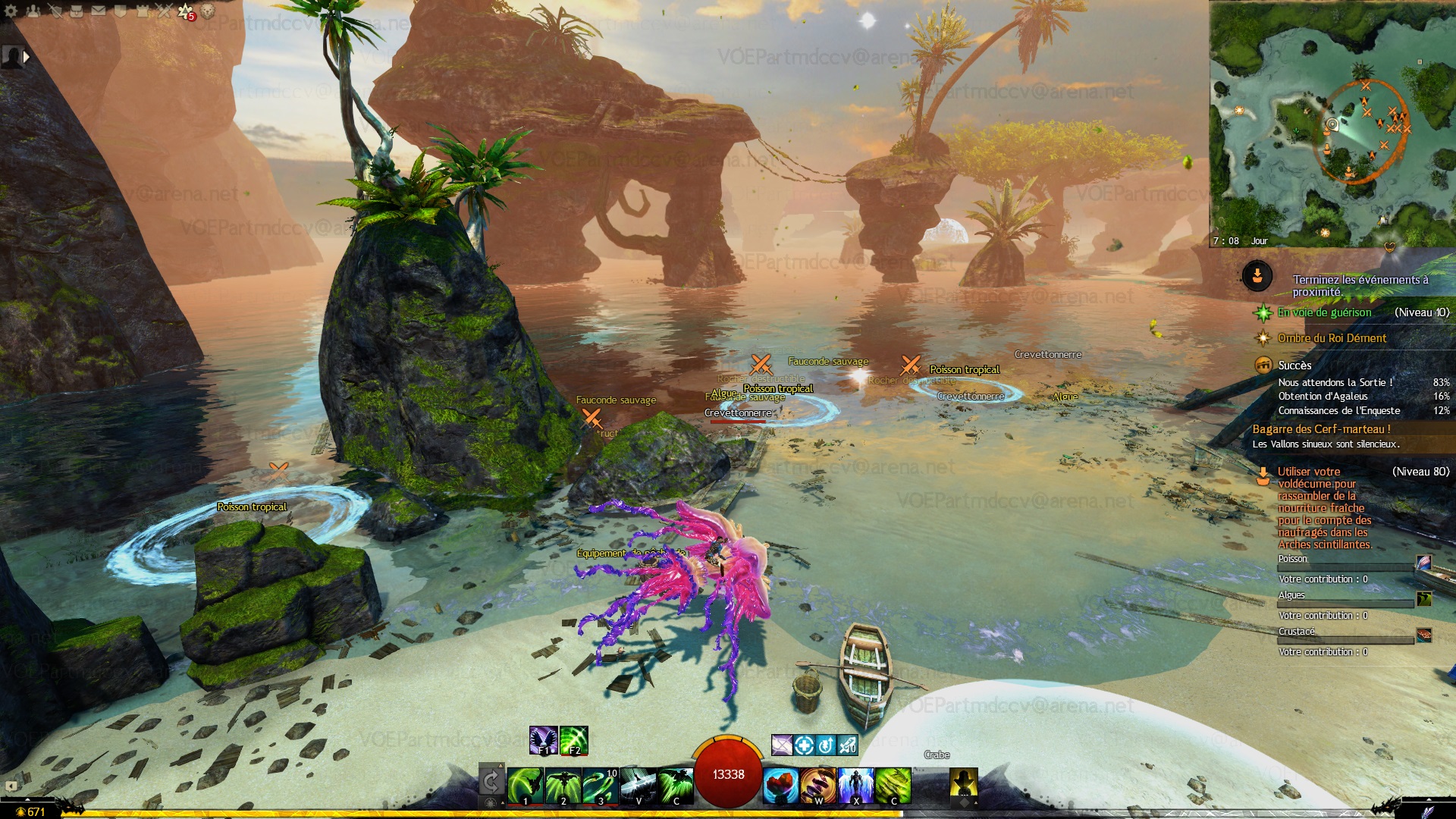The image size is (1456, 819).
Task: Open the PvP crossed swords panel
Action: [164, 11]
